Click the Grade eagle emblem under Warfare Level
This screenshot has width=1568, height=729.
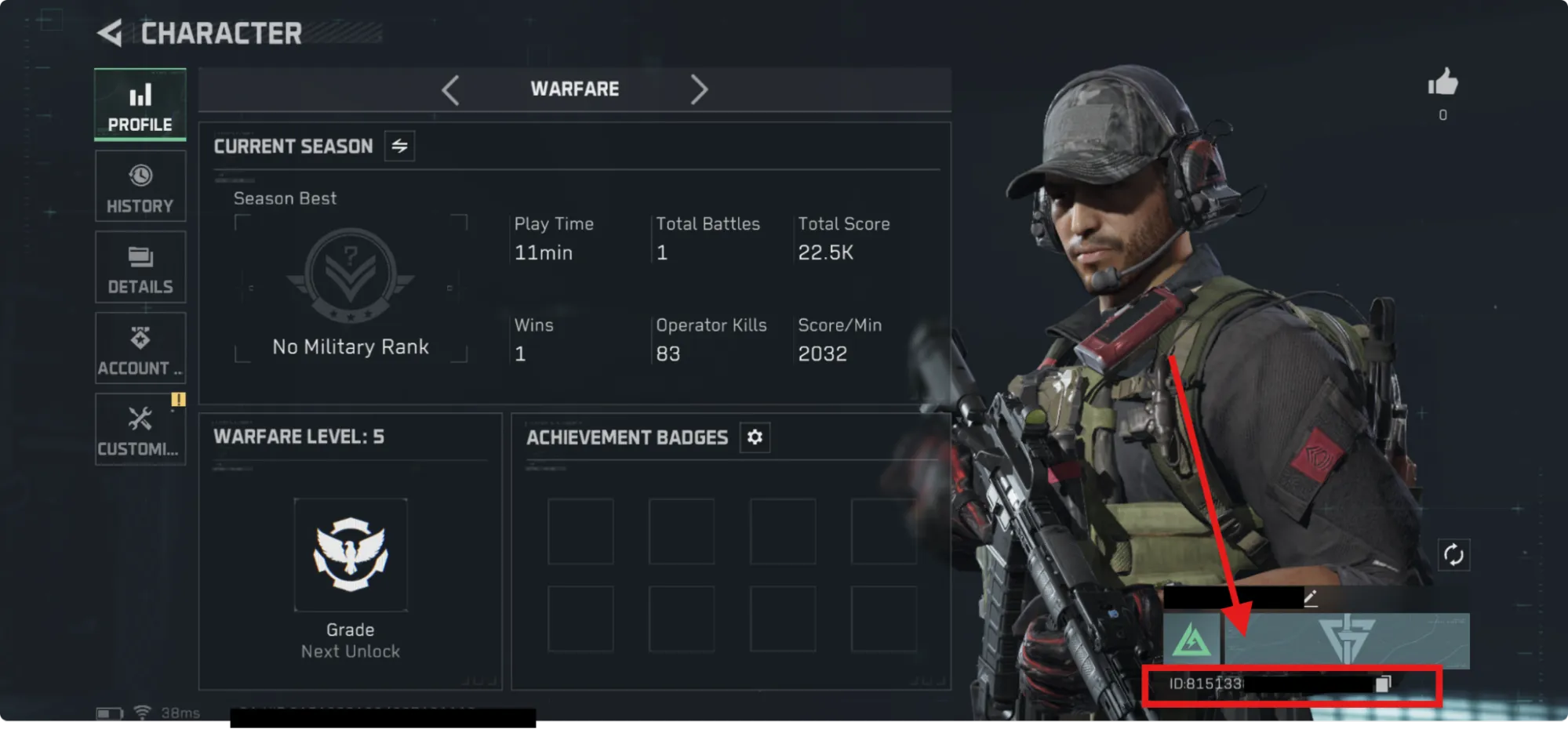tap(351, 554)
